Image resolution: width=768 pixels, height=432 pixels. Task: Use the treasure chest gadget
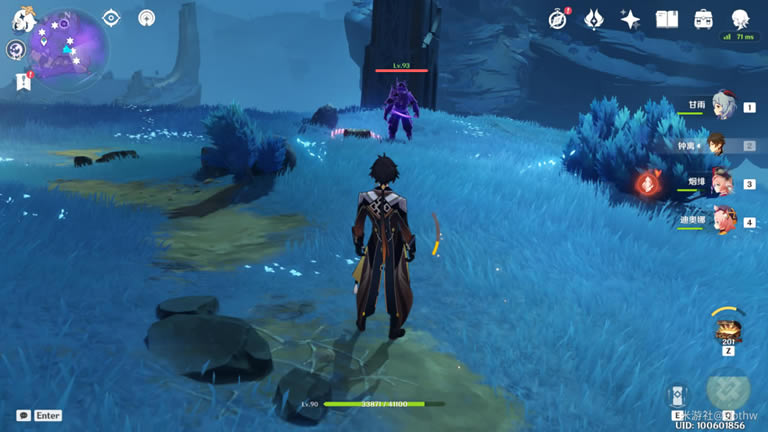pyautogui.click(x=727, y=331)
